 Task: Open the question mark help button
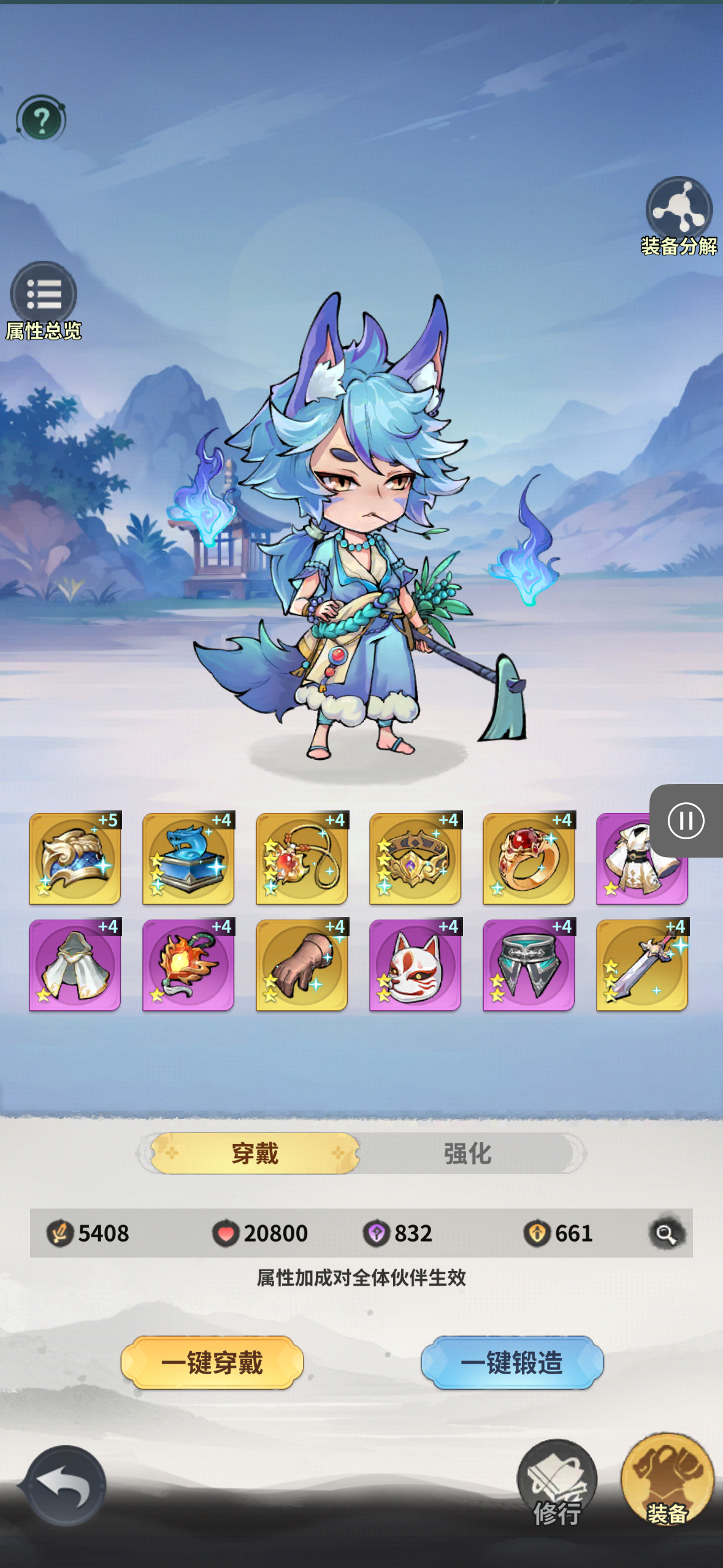[41, 120]
